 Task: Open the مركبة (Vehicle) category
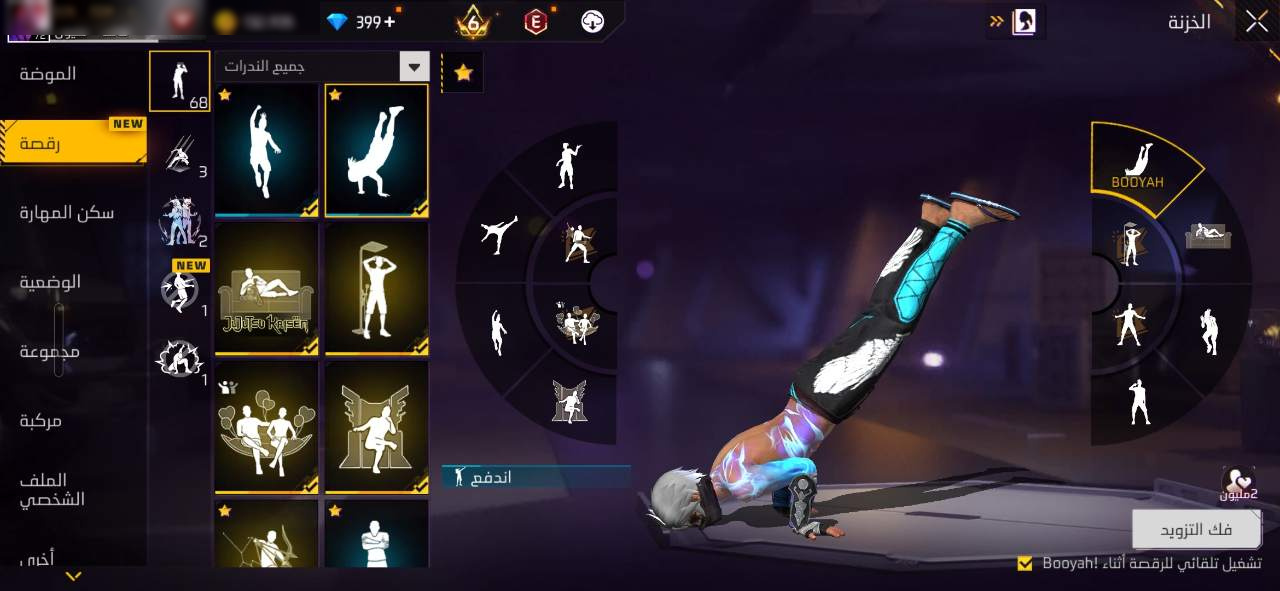pos(41,421)
